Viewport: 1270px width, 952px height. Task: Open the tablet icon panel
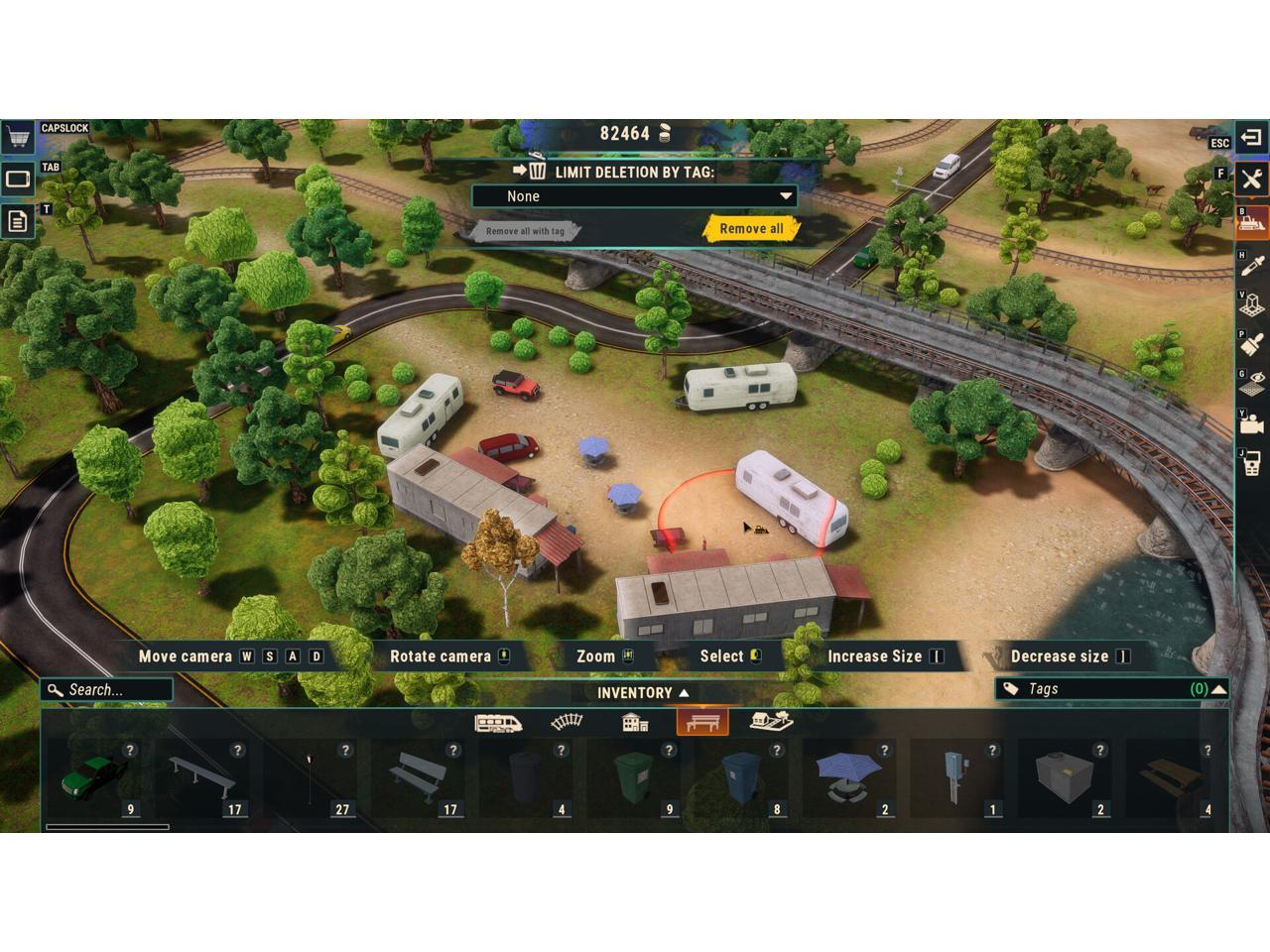coord(18,179)
